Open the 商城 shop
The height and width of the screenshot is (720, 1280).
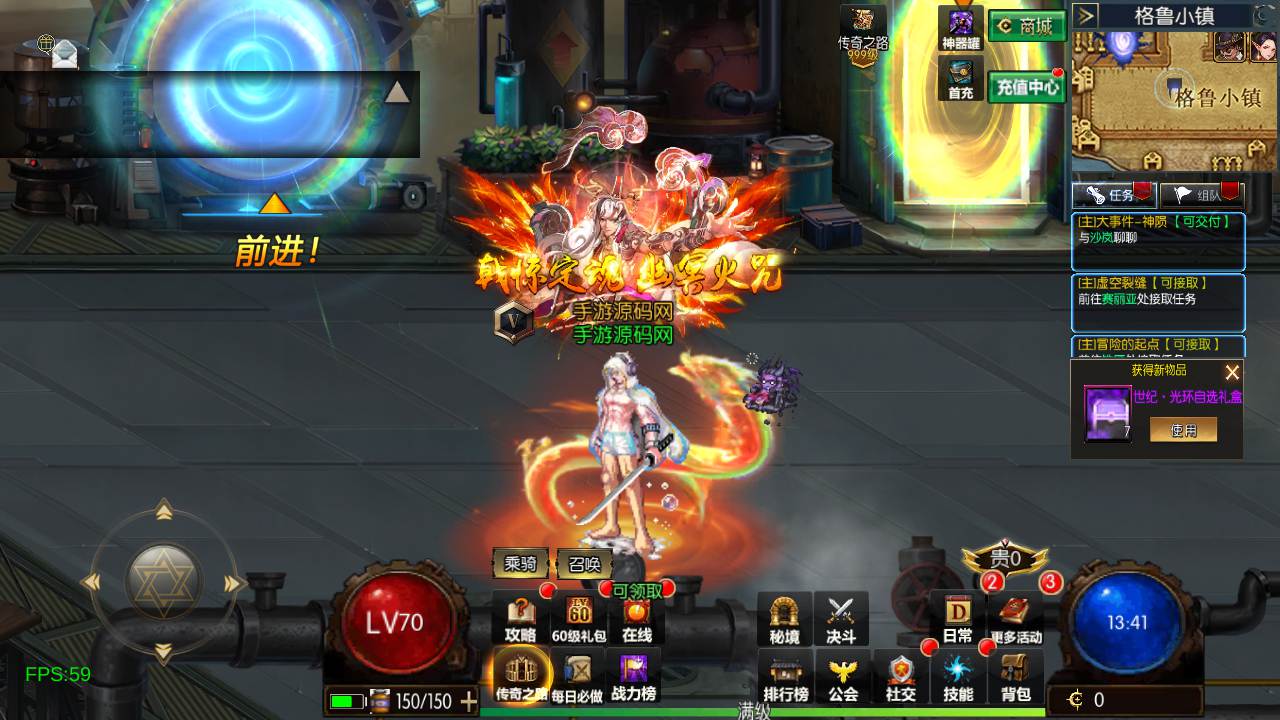point(1026,27)
